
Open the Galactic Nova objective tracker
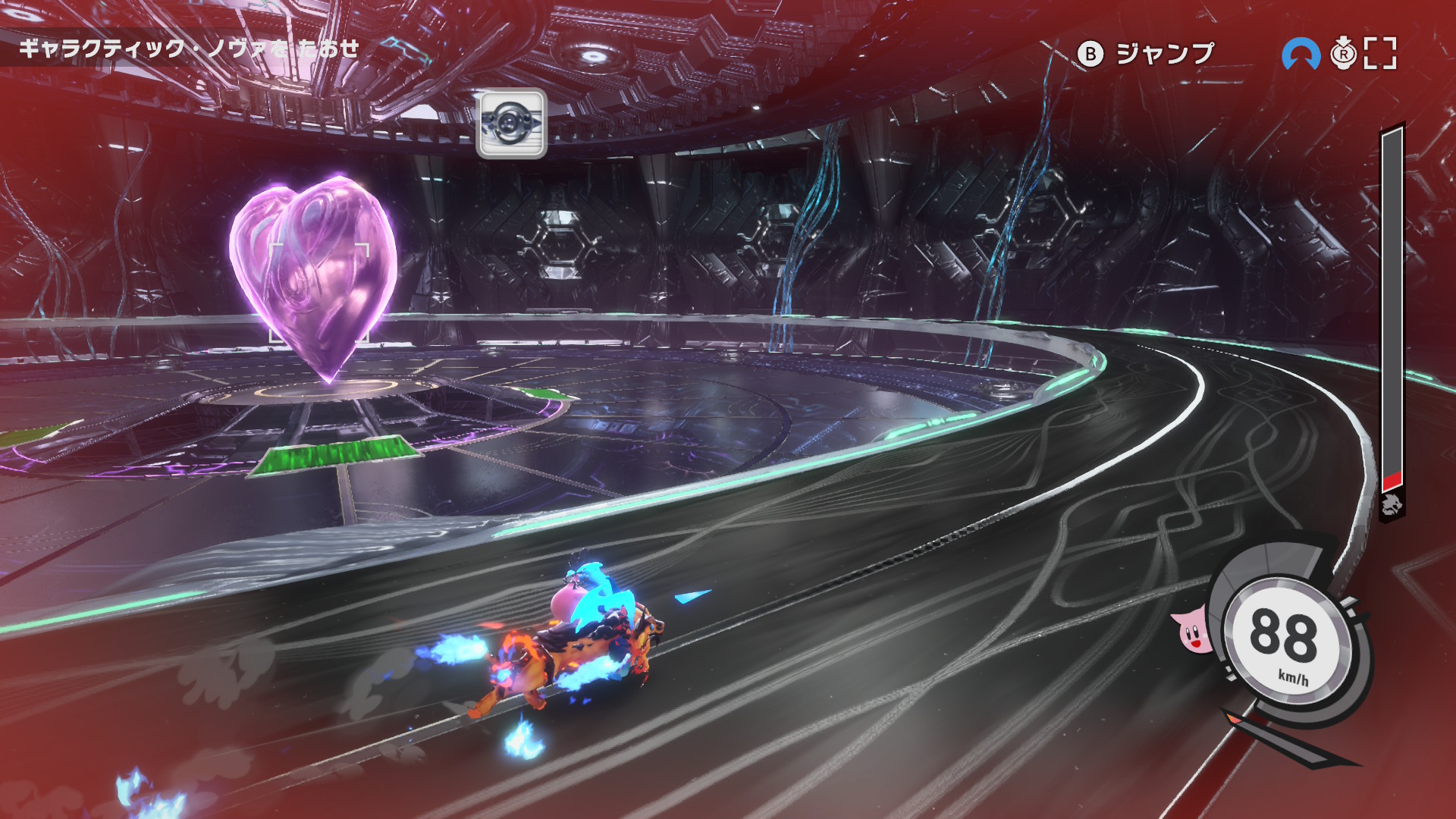click(190, 49)
